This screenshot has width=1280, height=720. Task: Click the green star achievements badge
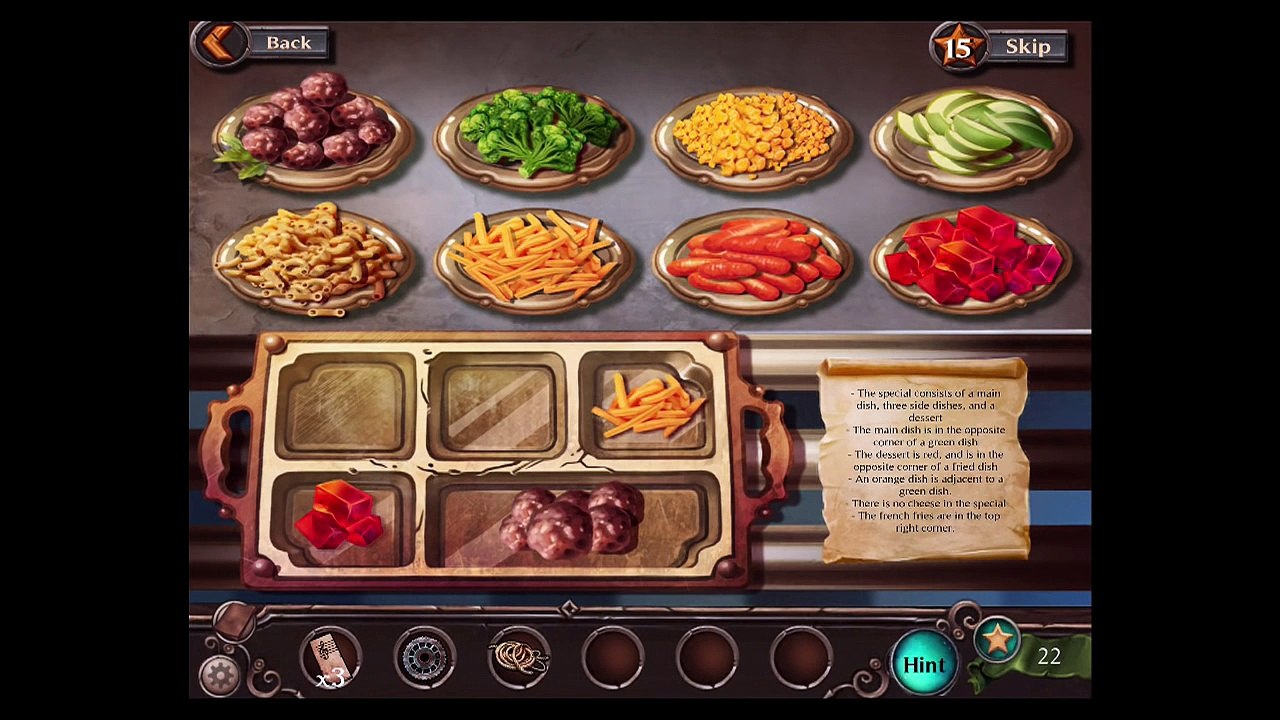click(998, 641)
